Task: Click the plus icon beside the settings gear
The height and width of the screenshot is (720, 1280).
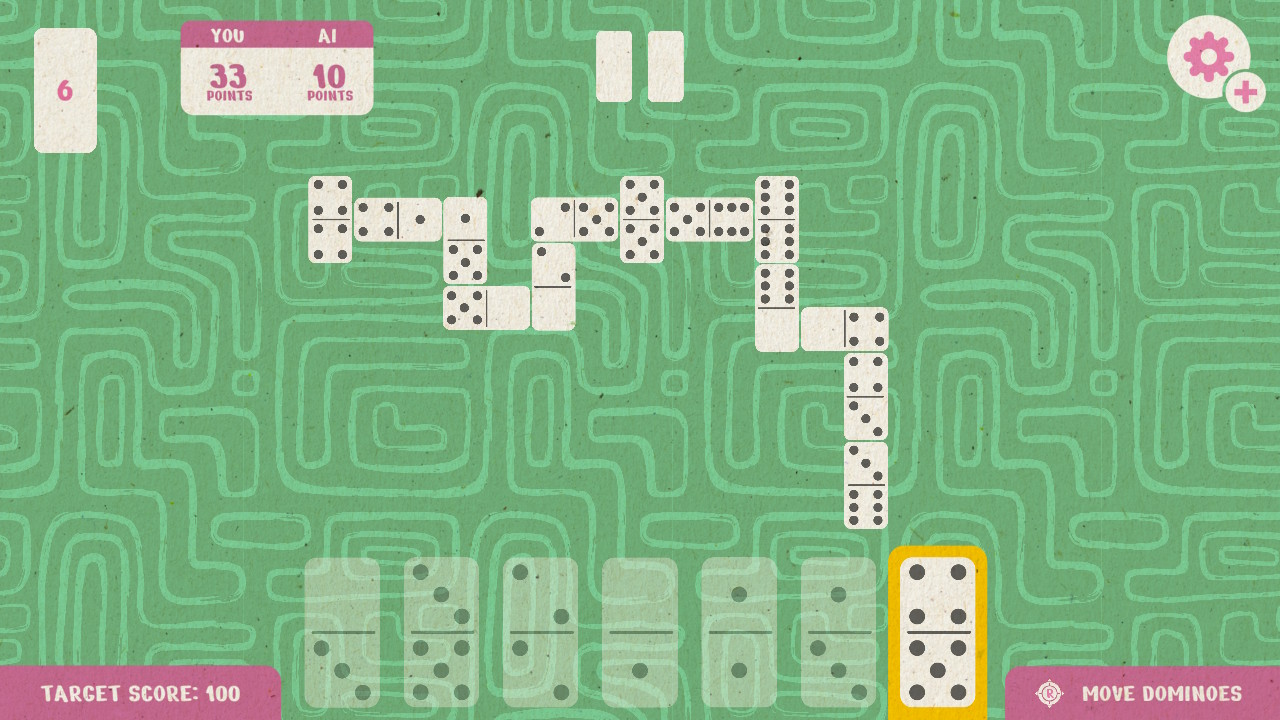Action: (x=1246, y=94)
